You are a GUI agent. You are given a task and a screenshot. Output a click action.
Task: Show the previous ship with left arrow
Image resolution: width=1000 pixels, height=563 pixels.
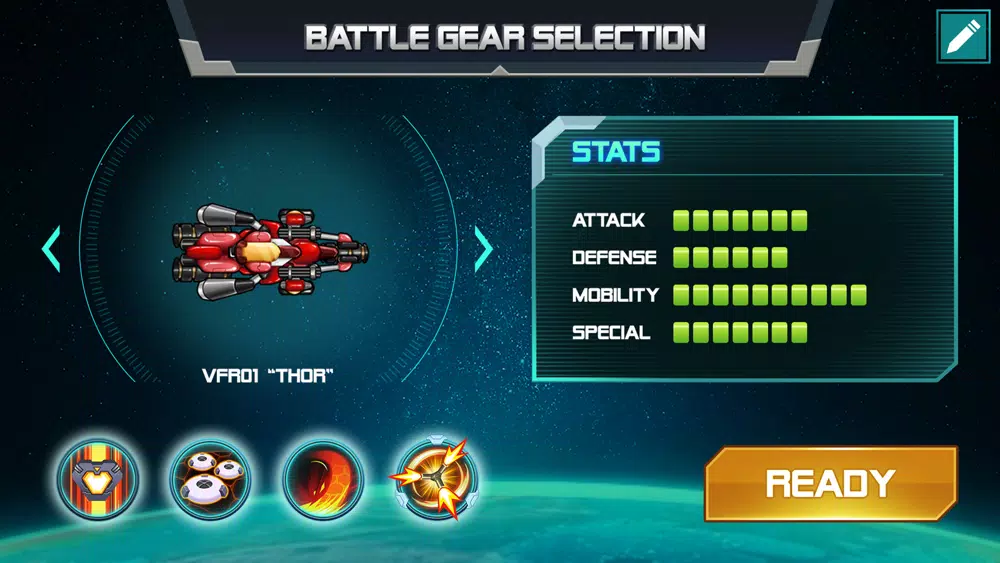(x=51, y=250)
